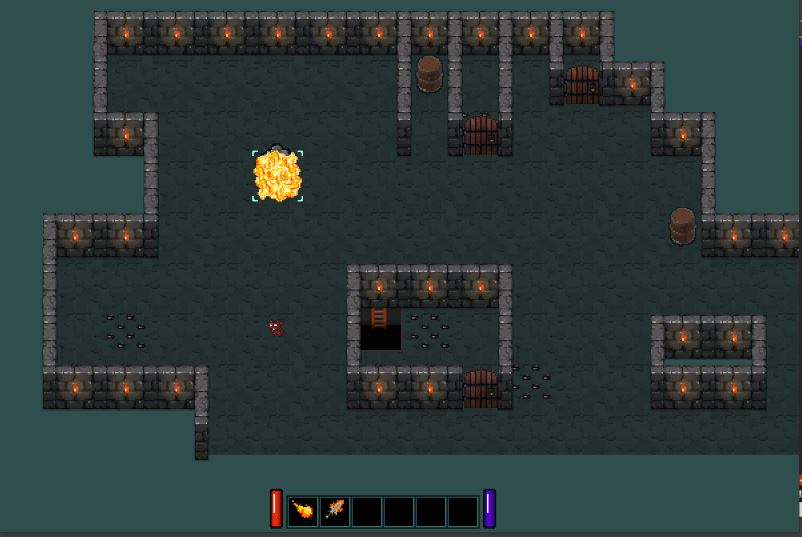Select the fireball spell hotbar slot
Viewport: 802px width, 537px height.
click(303, 510)
